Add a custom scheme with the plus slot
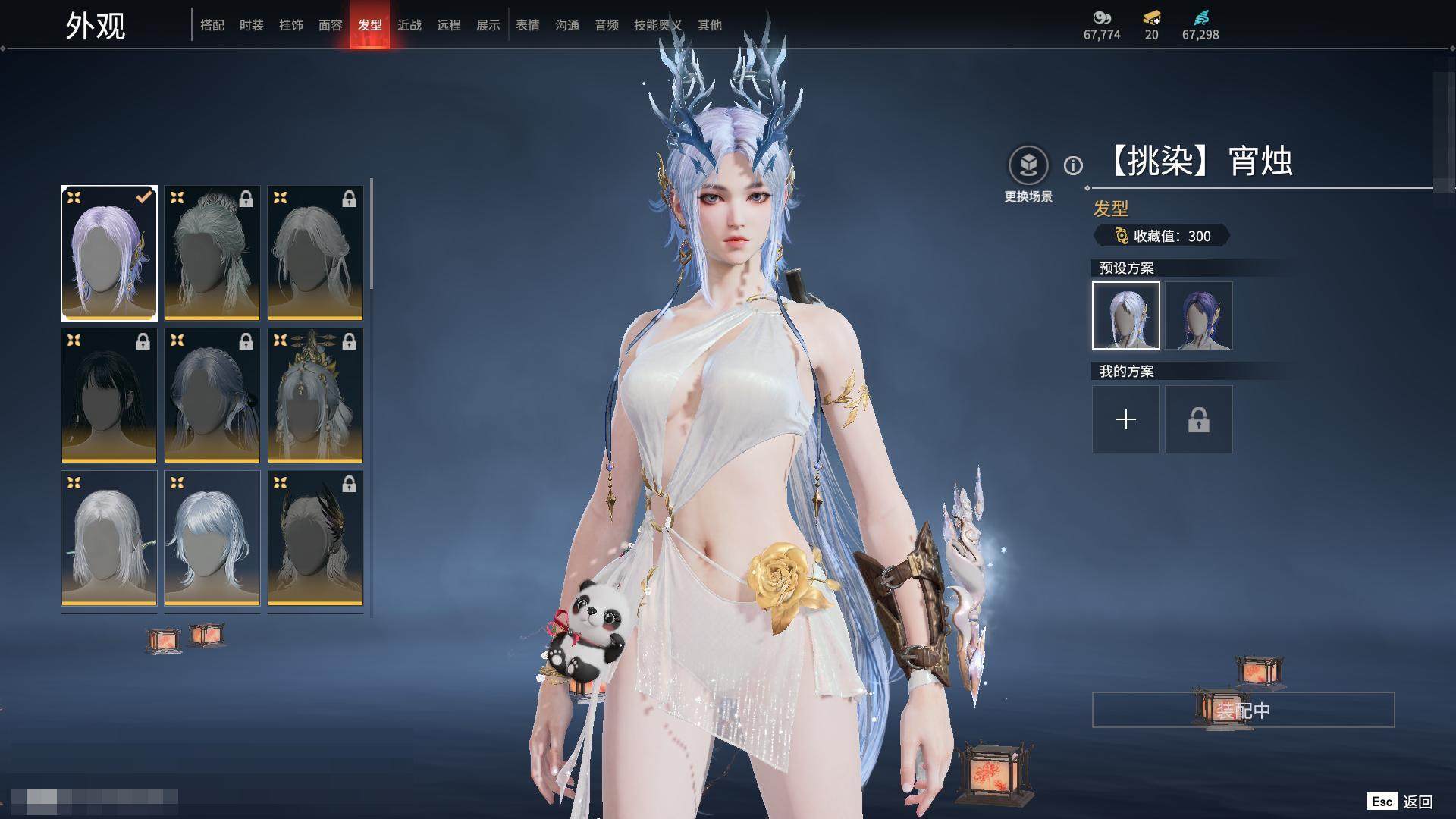The image size is (1456, 819). [x=1126, y=419]
